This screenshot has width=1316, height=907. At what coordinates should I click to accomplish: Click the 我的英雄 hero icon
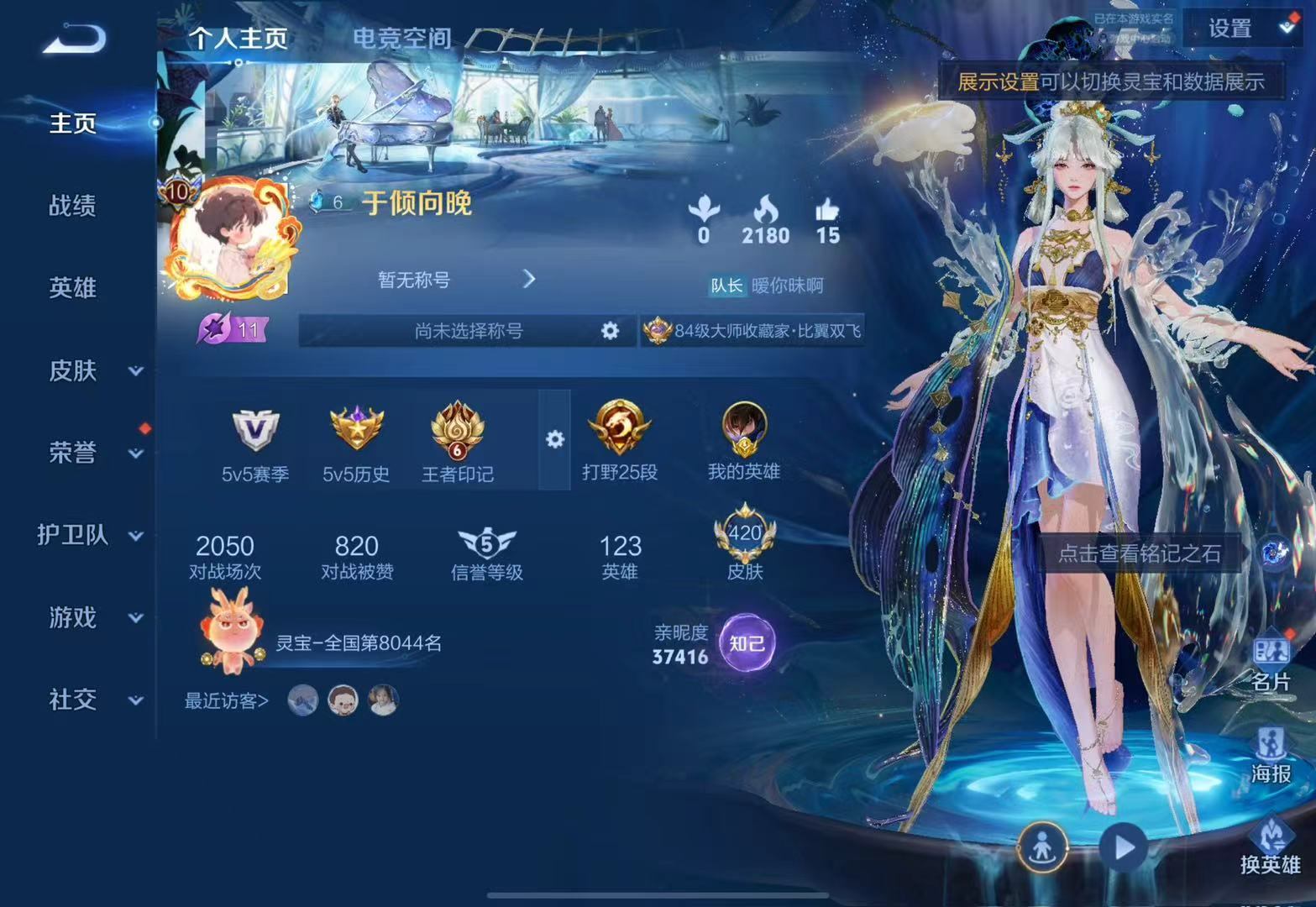tap(742, 433)
